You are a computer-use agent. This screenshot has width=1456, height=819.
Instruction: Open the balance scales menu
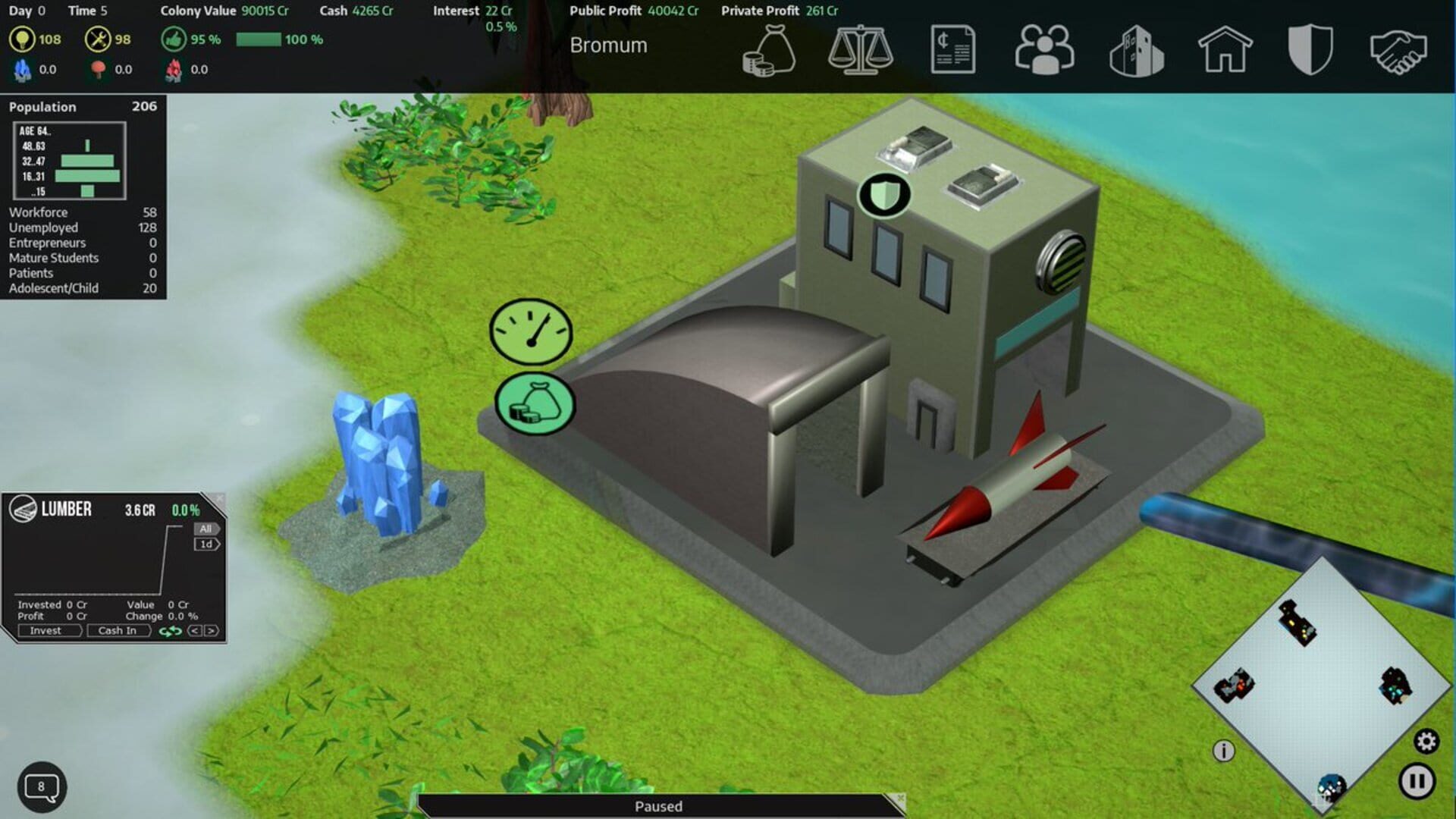click(x=860, y=50)
